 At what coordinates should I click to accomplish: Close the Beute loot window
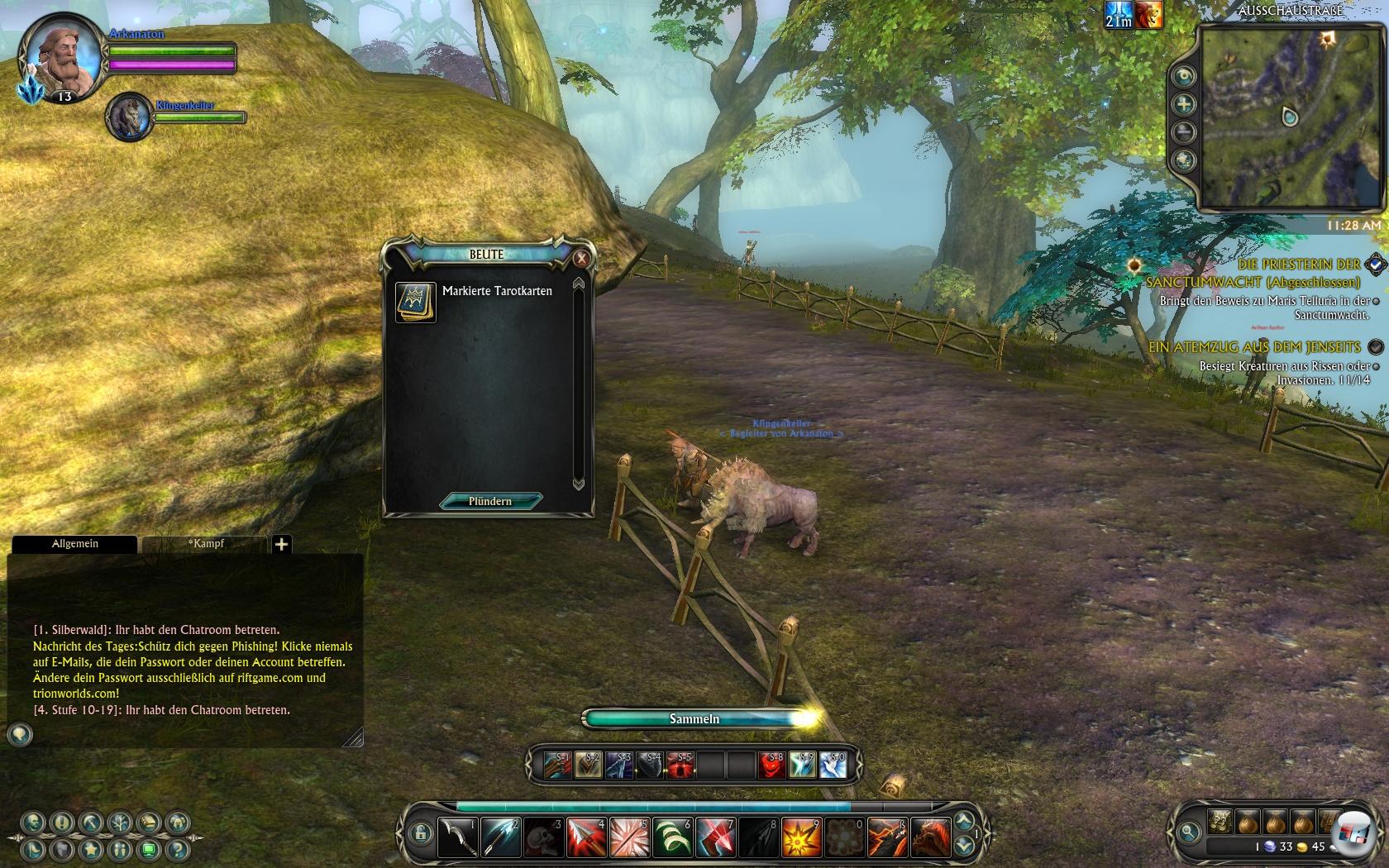point(581,258)
